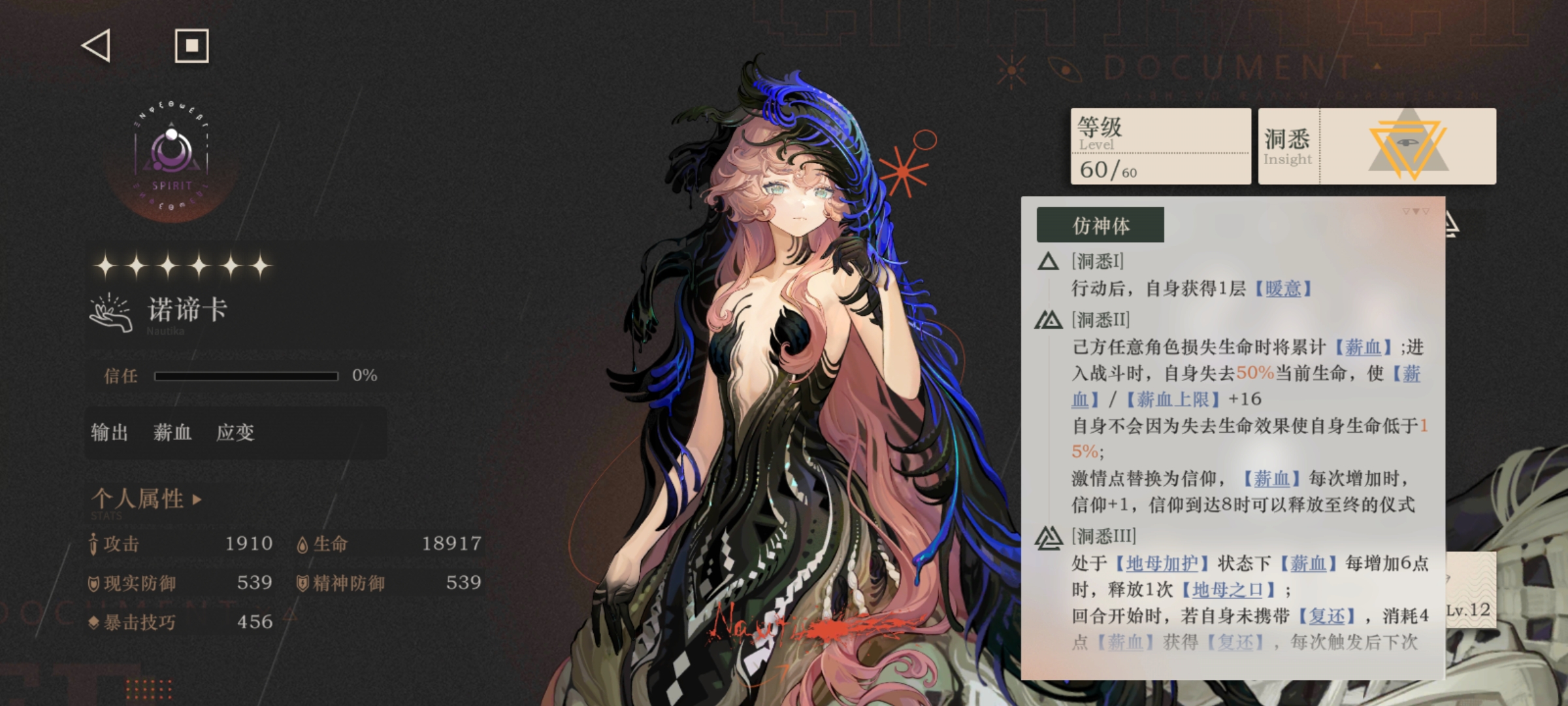The image size is (1568, 706).
Task: Return home via the square icon
Action: [x=191, y=46]
